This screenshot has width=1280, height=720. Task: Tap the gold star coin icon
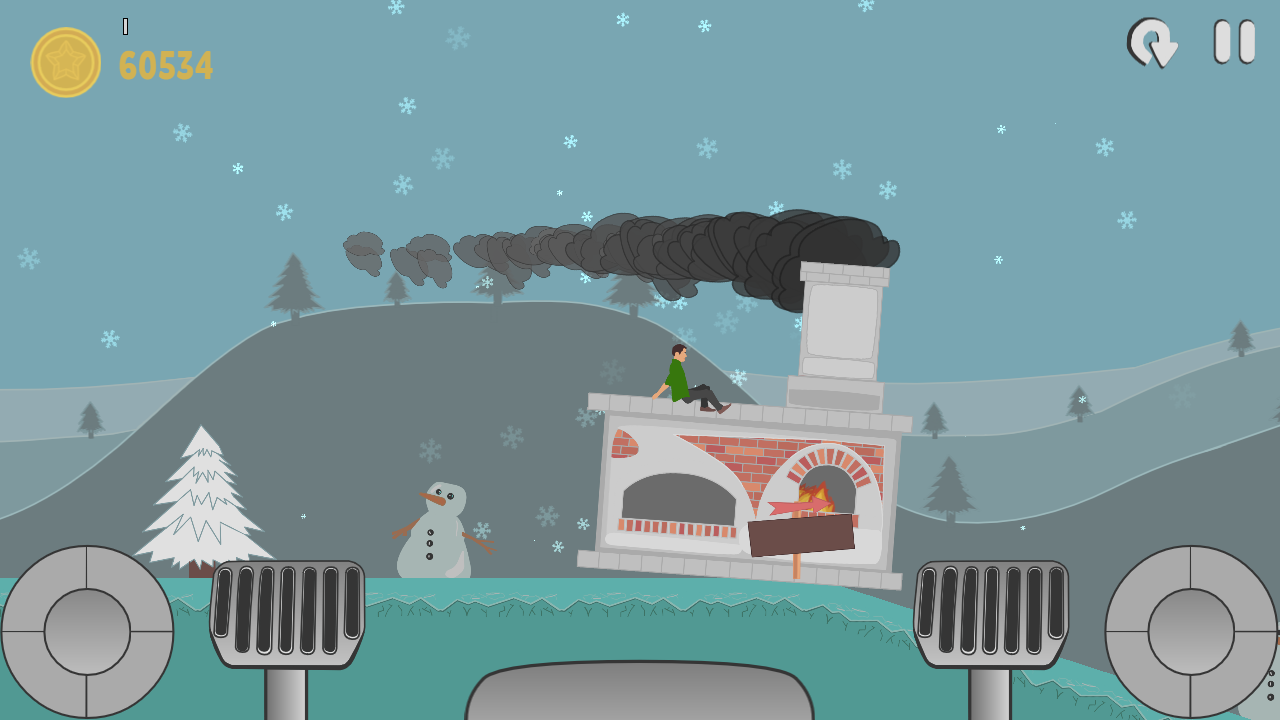pos(64,62)
